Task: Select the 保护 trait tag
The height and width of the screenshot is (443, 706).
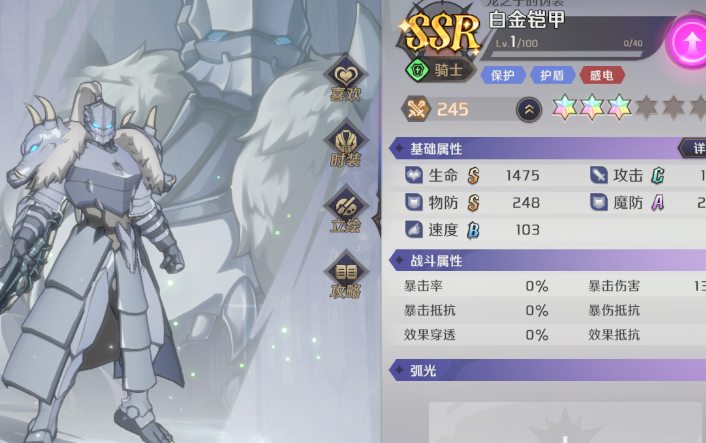Action: pos(503,75)
